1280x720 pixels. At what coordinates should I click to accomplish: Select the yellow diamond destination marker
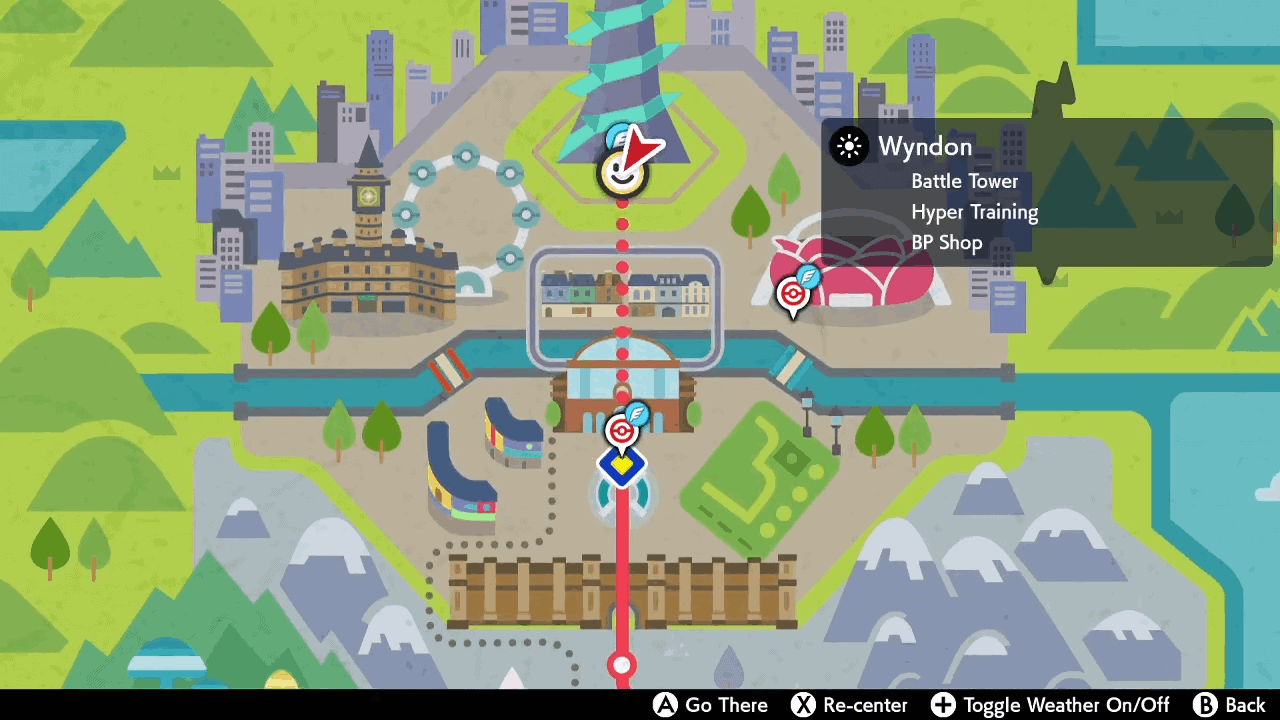click(622, 463)
